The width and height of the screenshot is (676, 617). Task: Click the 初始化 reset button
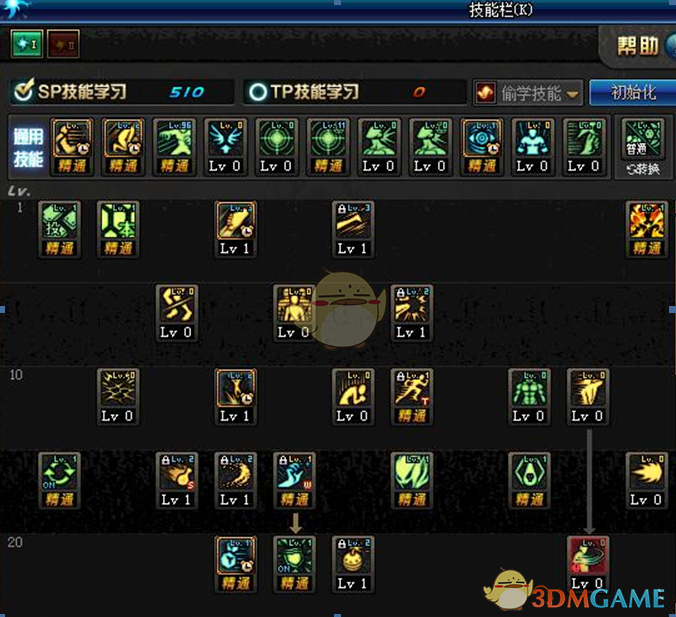(631, 92)
